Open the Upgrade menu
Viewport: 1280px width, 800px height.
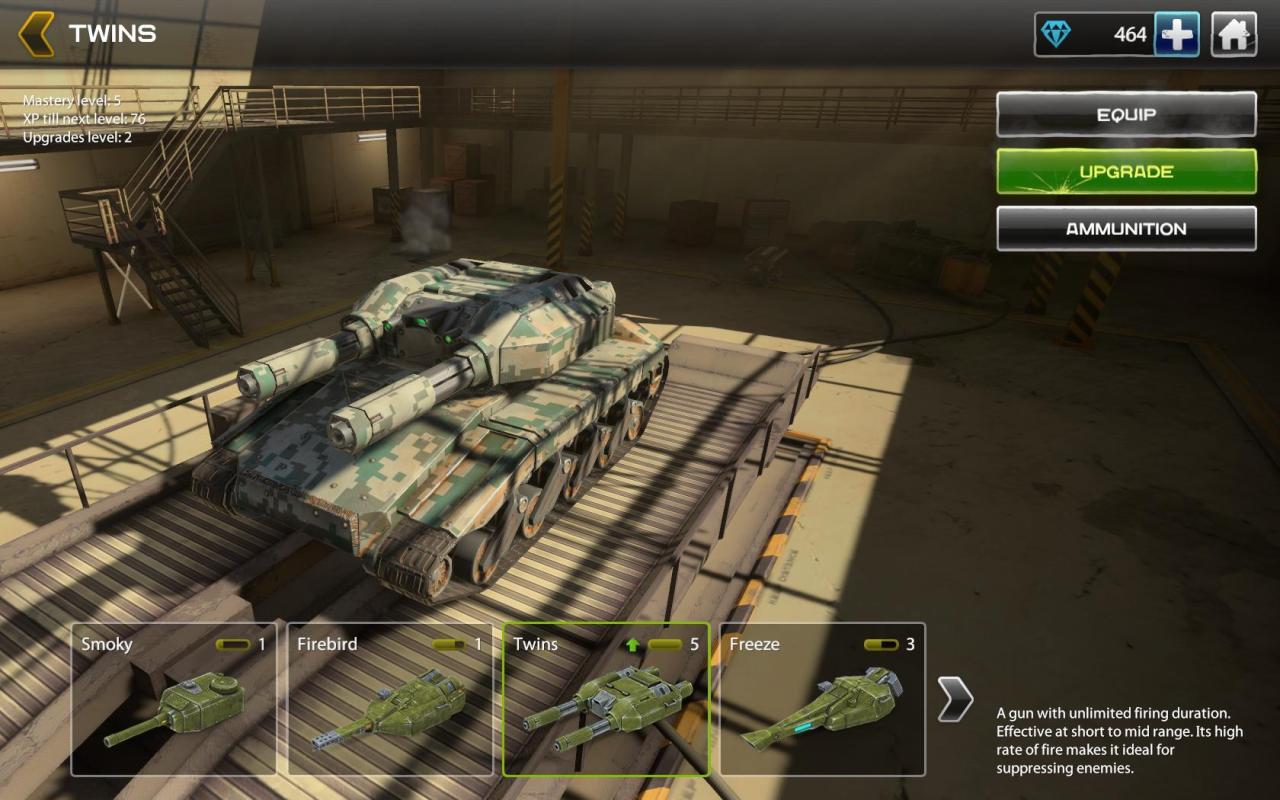1126,171
